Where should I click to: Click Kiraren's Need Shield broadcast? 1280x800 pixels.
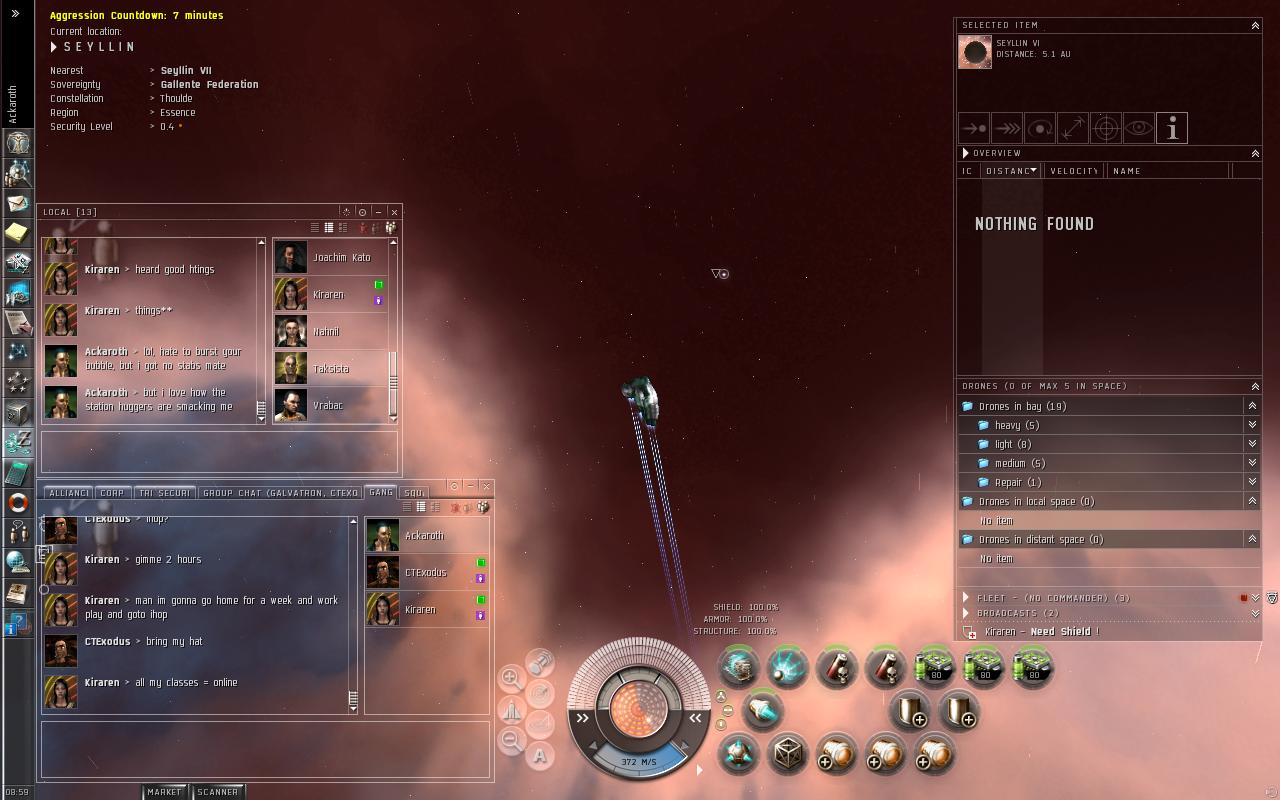coord(1040,632)
